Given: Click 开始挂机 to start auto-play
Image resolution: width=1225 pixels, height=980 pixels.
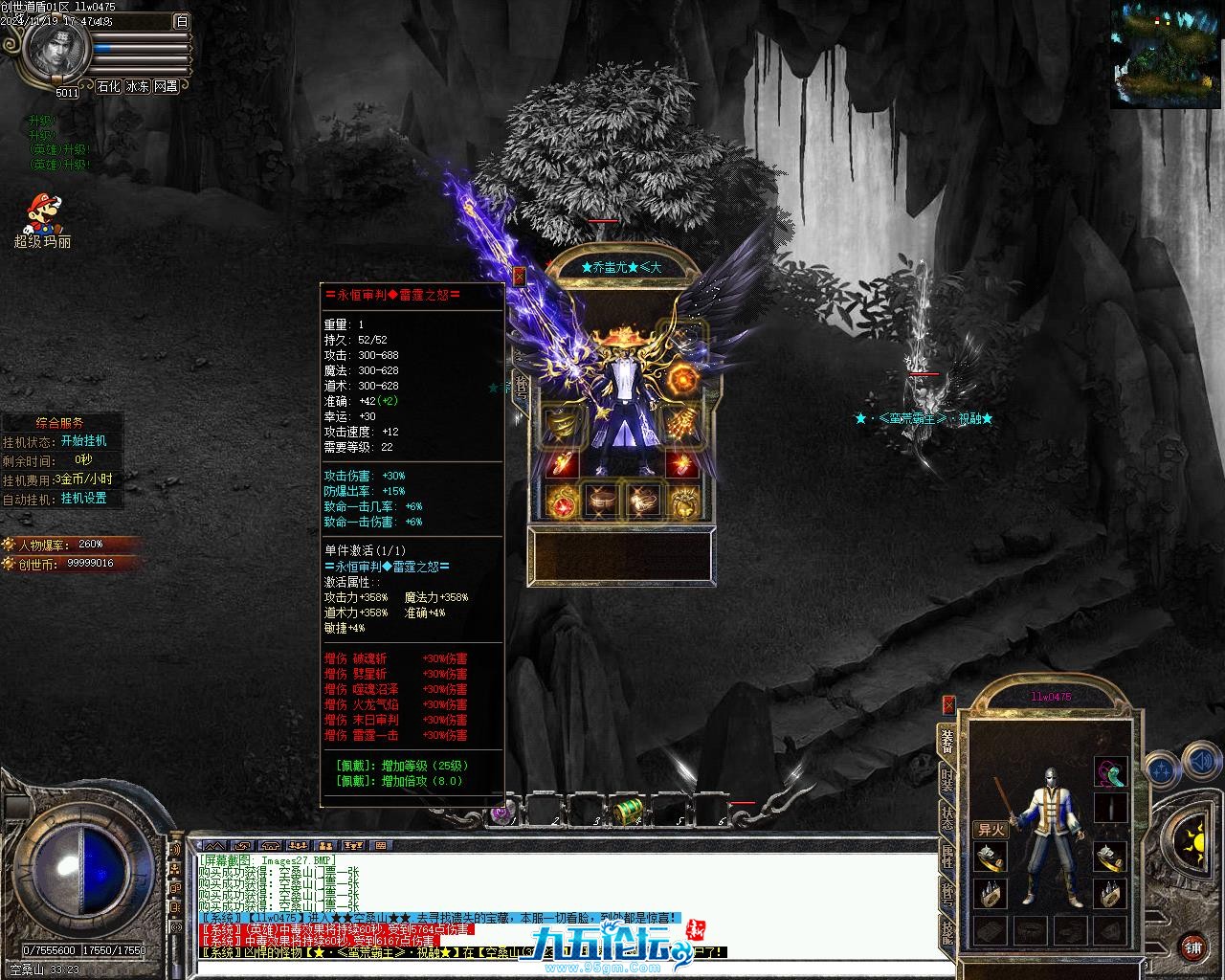Looking at the screenshot, I should point(83,441).
